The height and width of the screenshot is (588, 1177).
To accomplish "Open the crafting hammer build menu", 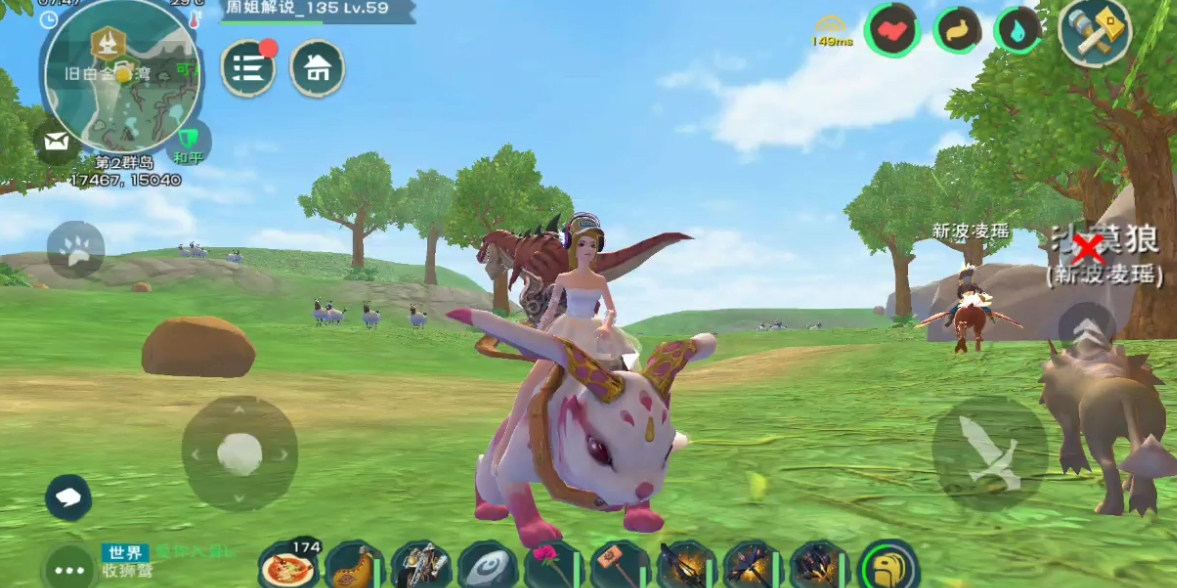I will click(1095, 31).
